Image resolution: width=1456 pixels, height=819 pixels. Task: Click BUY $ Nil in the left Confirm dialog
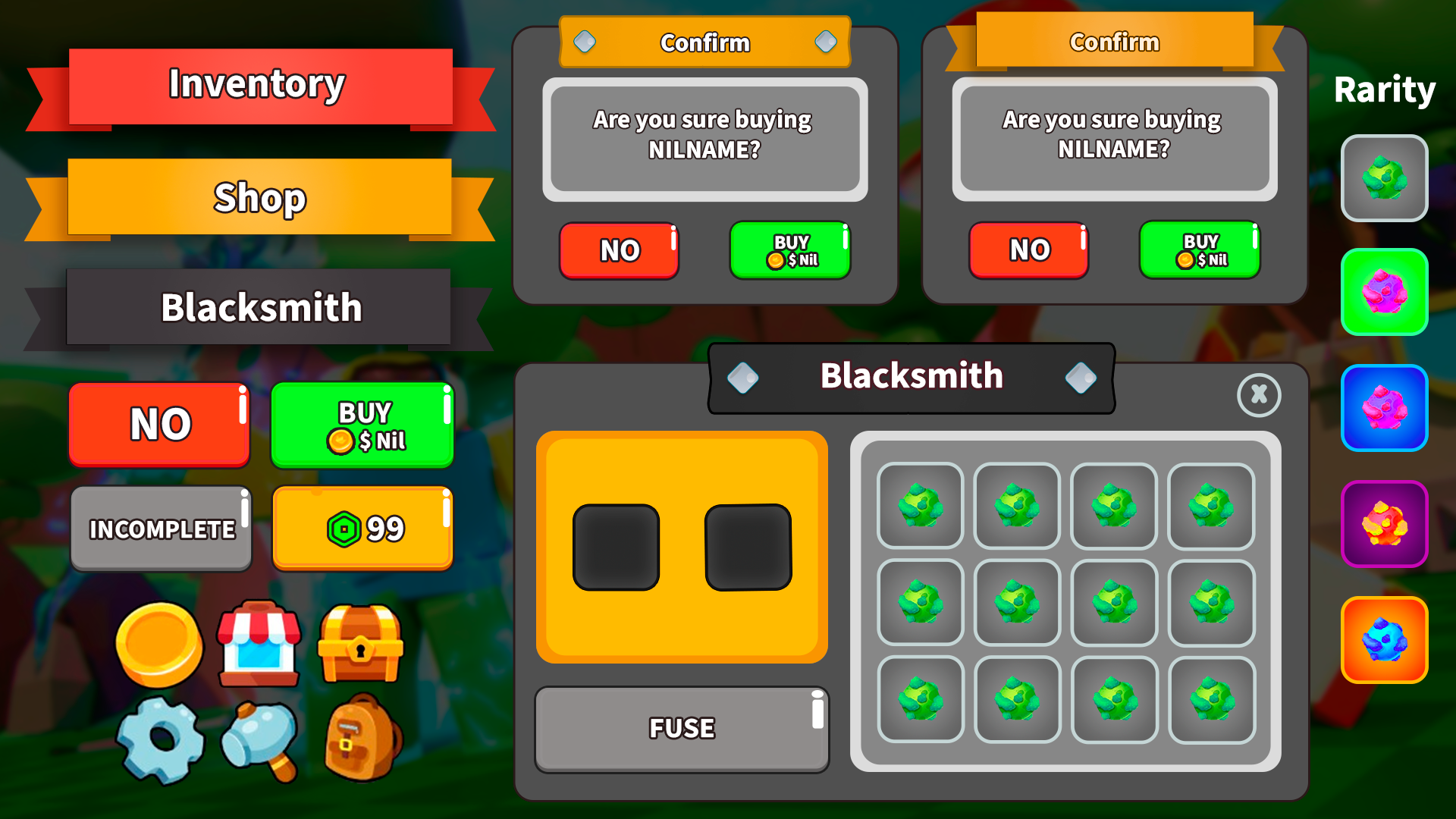pyautogui.click(x=789, y=250)
